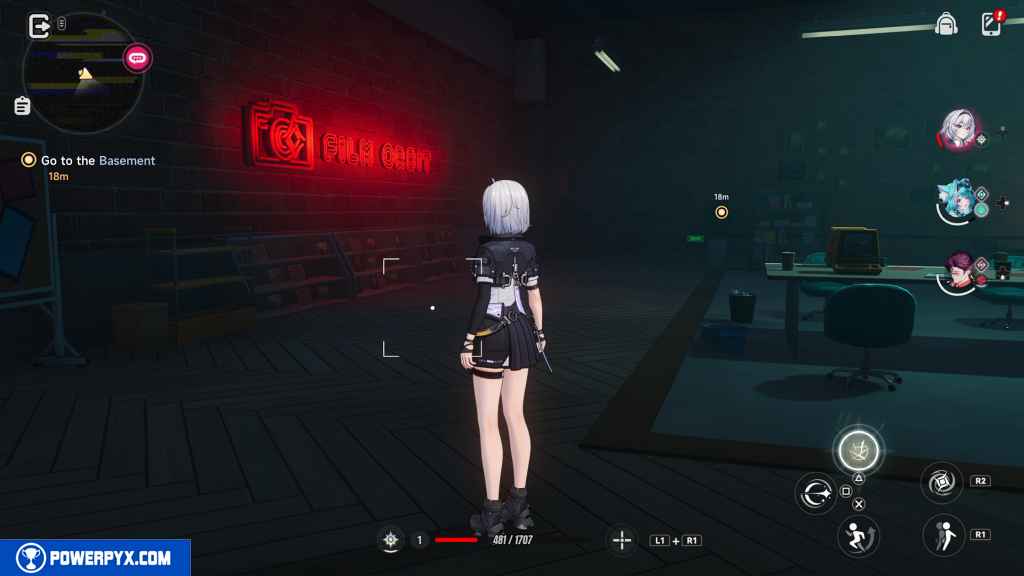Use the crescent arrow attack skill
This screenshot has height=576, width=1024.
coord(815,493)
